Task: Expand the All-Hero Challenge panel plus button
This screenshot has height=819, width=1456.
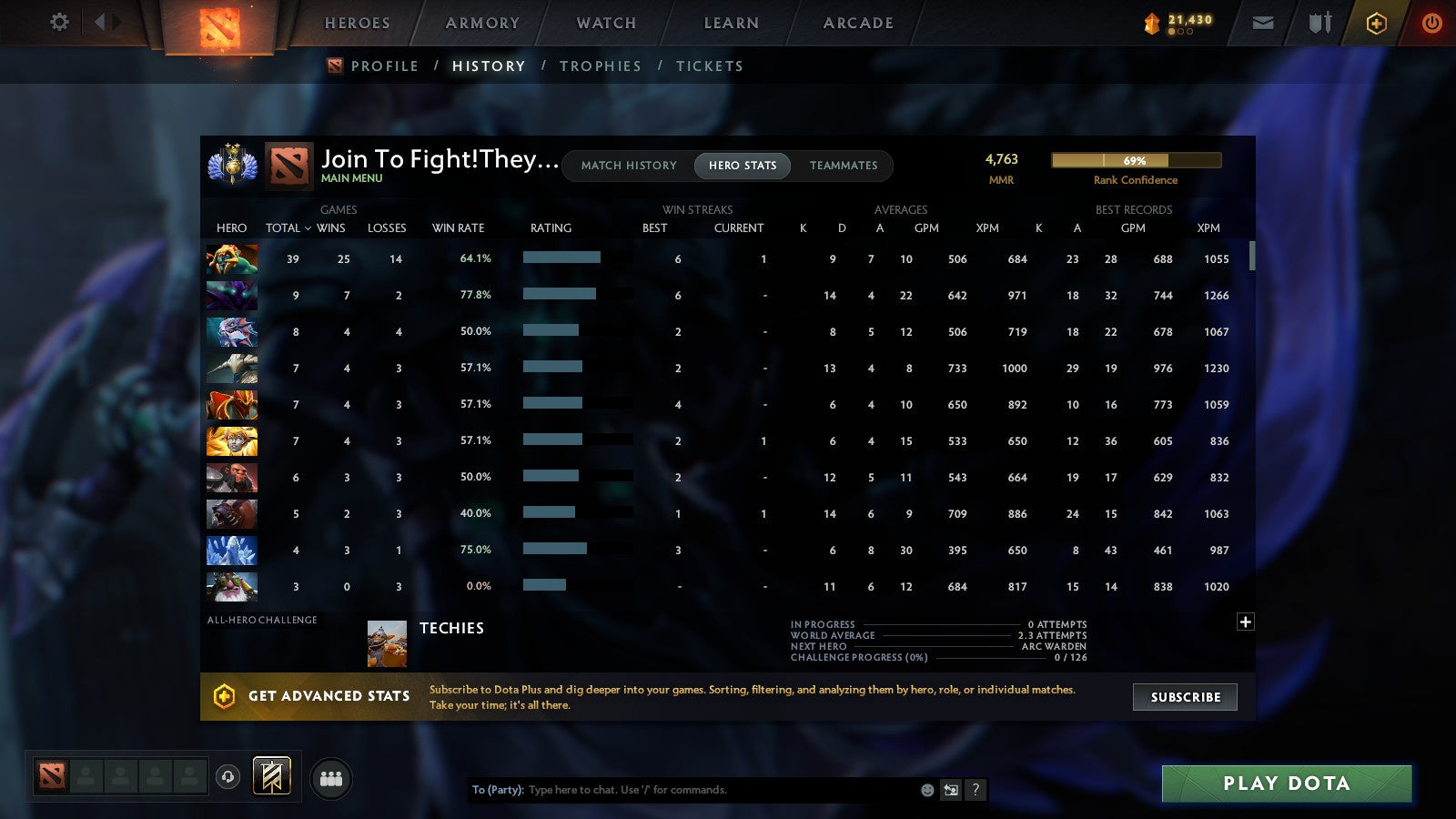Action: (1245, 622)
